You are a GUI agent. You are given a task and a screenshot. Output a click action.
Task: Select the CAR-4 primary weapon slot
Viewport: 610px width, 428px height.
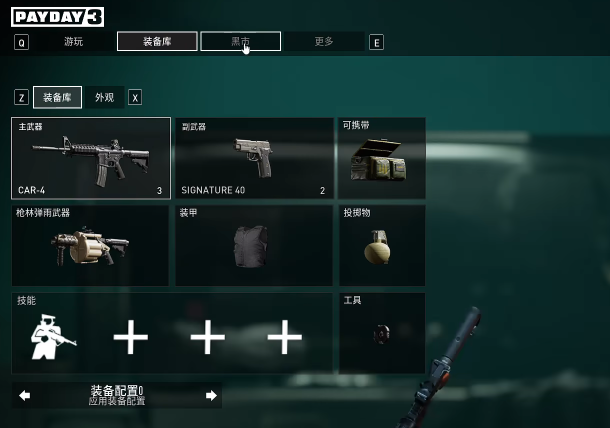(x=91, y=158)
